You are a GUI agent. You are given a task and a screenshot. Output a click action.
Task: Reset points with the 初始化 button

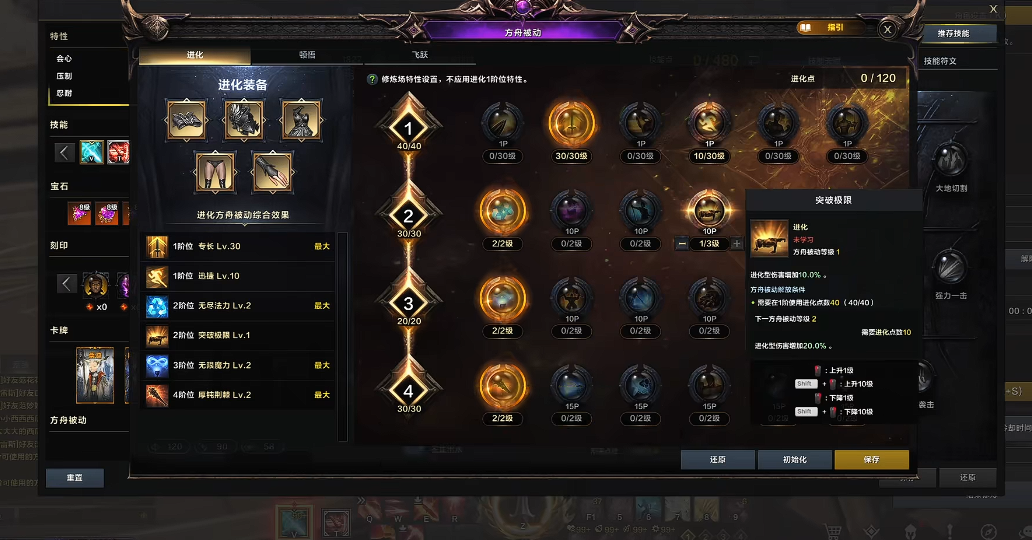(x=795, y=460)
